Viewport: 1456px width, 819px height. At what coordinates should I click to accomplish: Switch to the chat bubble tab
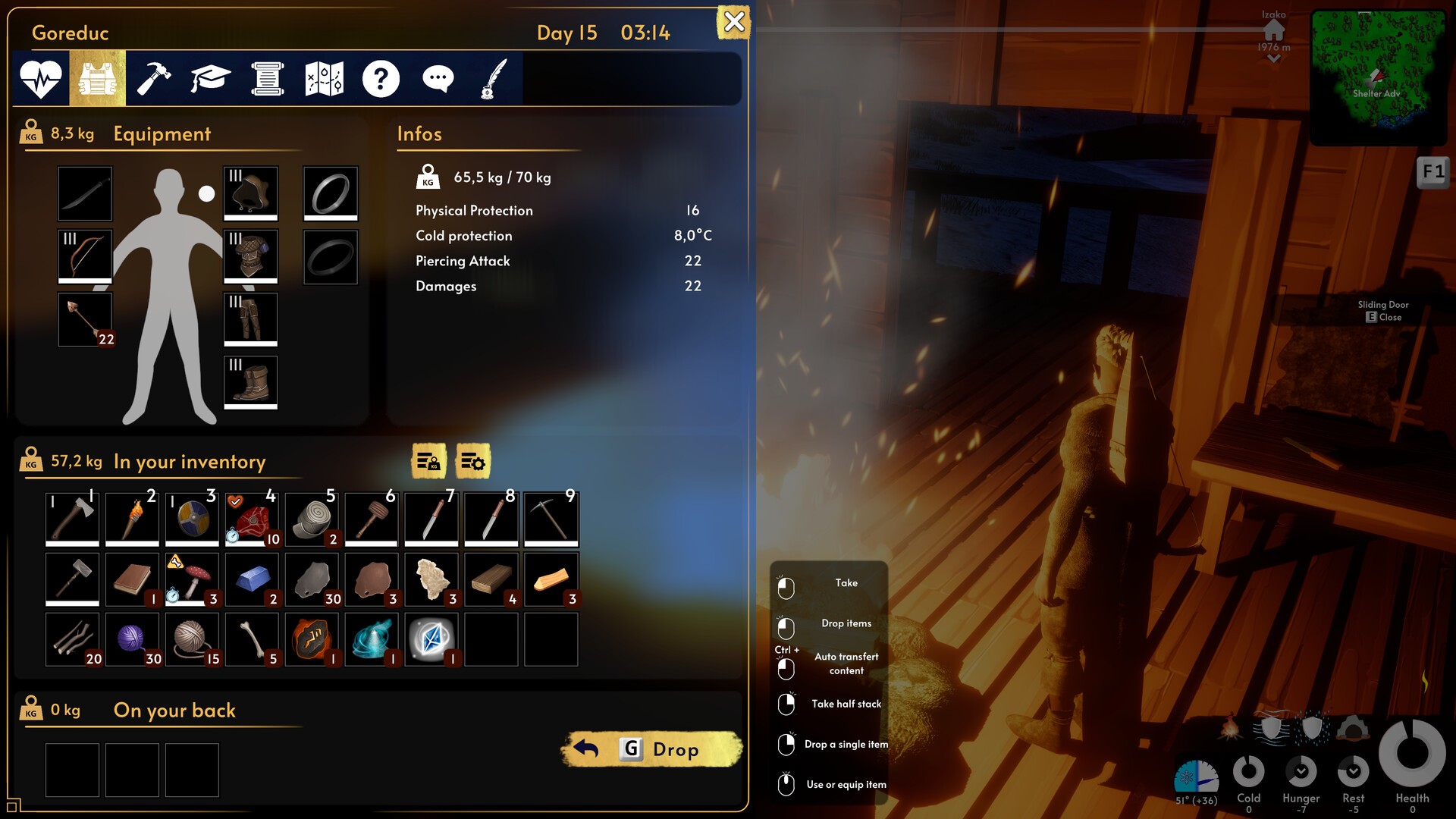(x=438, y=78)
